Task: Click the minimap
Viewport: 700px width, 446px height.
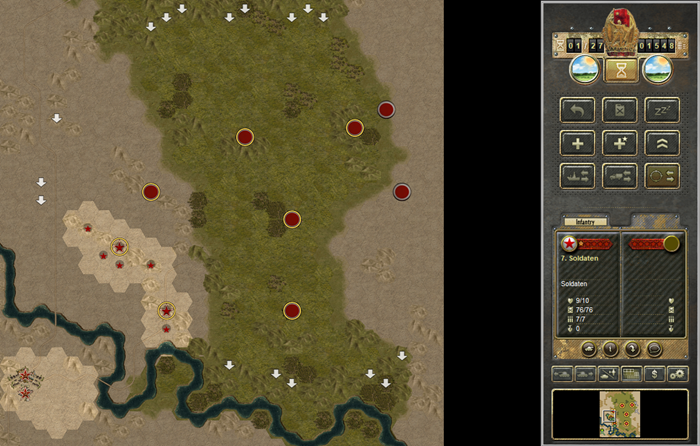Action: (620, 412)
